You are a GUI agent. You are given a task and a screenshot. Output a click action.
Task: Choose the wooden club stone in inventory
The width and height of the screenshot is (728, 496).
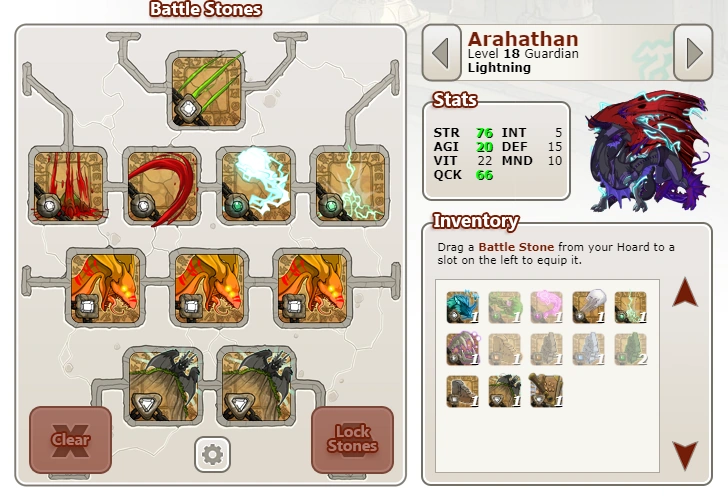point(546,390)
